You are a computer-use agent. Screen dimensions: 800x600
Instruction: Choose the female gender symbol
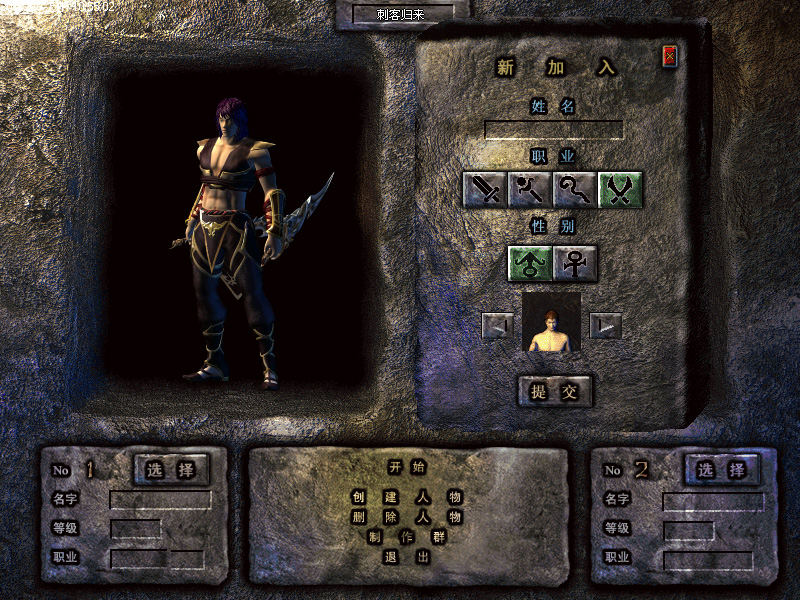click(x=576, y=263)
